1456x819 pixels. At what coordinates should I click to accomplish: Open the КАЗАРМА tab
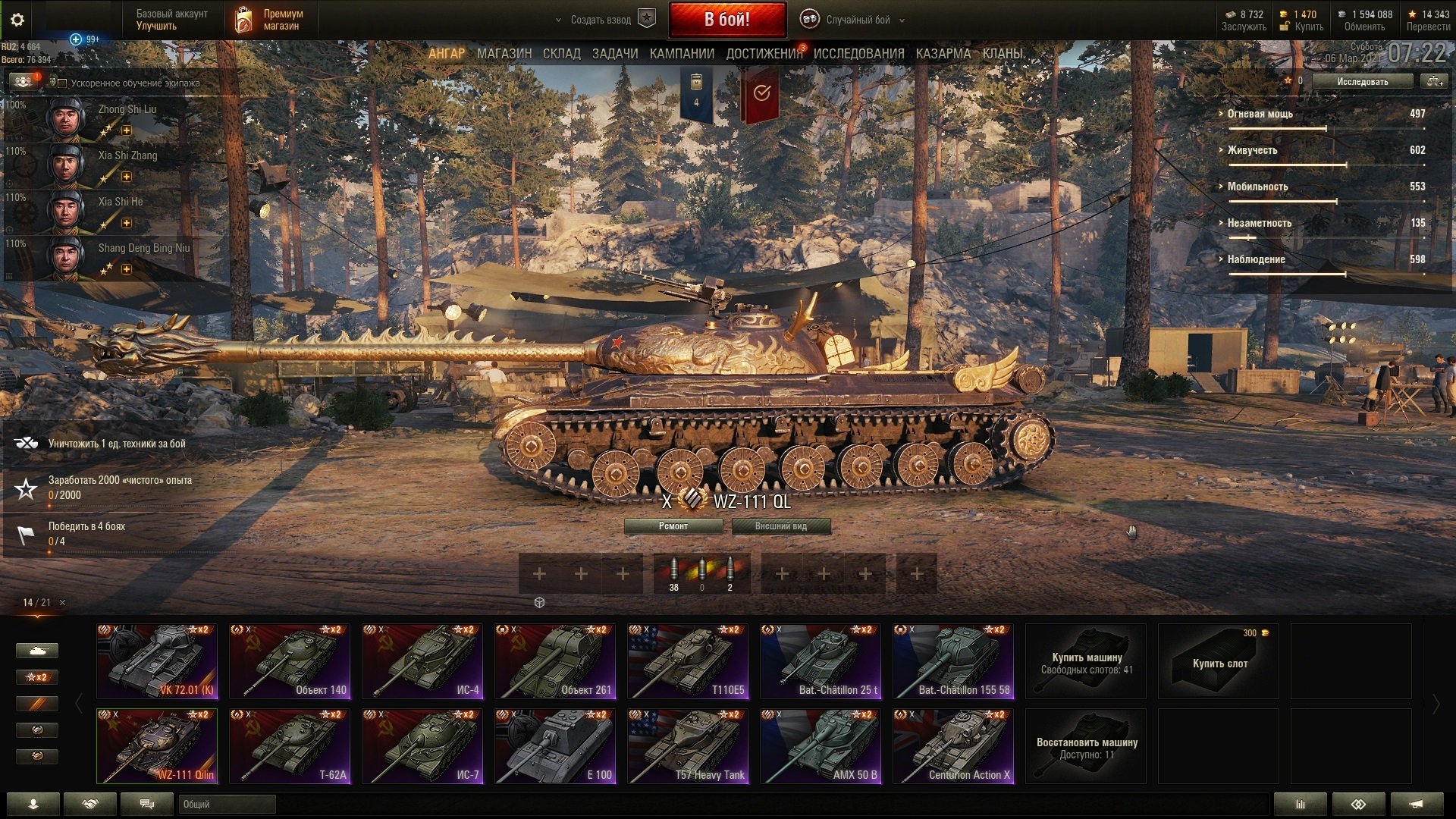tap(943, 54)
